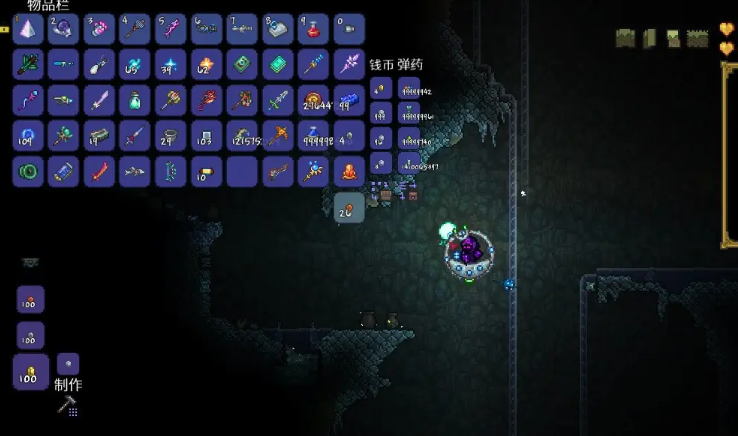Select the blue potion stack of 999998
This screenshot has height=436, width=738.
click(x=313, y=135)
